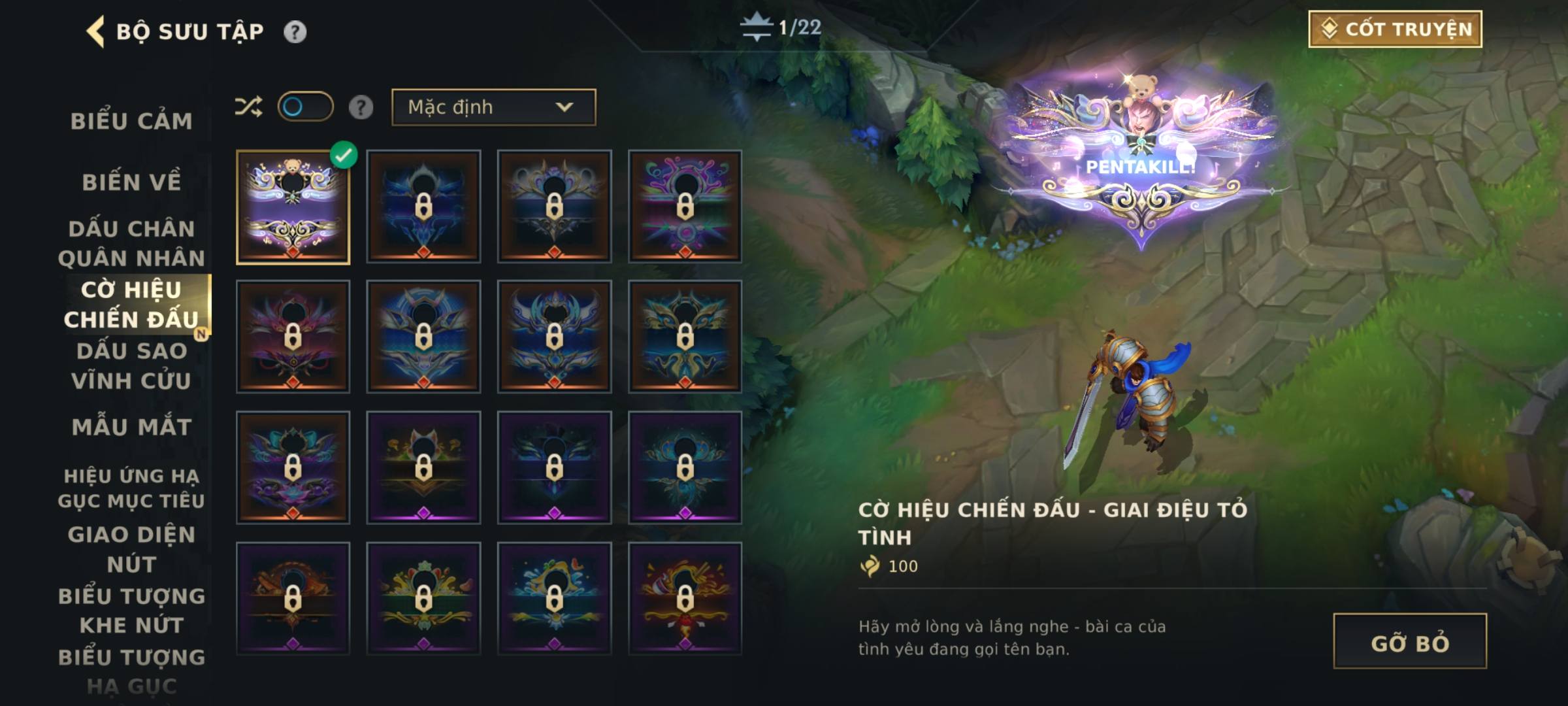Screen dimensions: 1568x706
Task: Open the Dấu Chân Quân Nhân category
Action: pyautogui.click(x=131, y=243)
